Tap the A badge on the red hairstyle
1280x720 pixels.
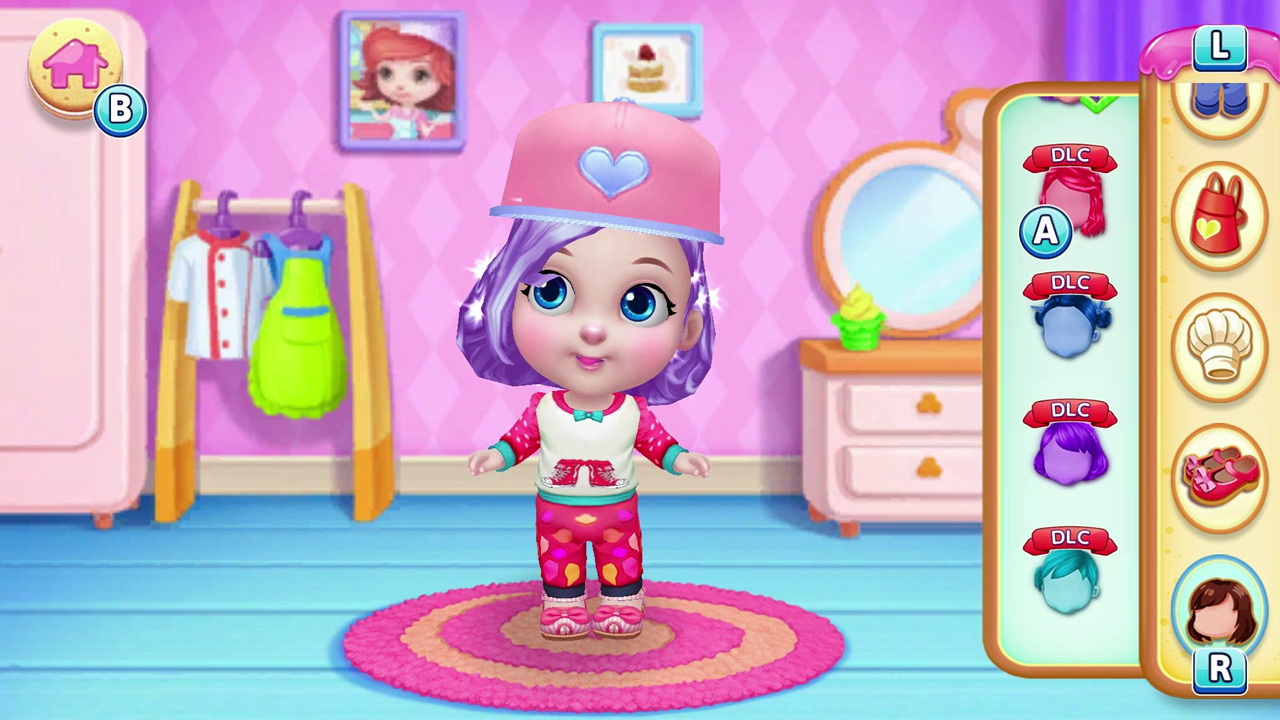pyautogui.click(x=1045, y=231)
